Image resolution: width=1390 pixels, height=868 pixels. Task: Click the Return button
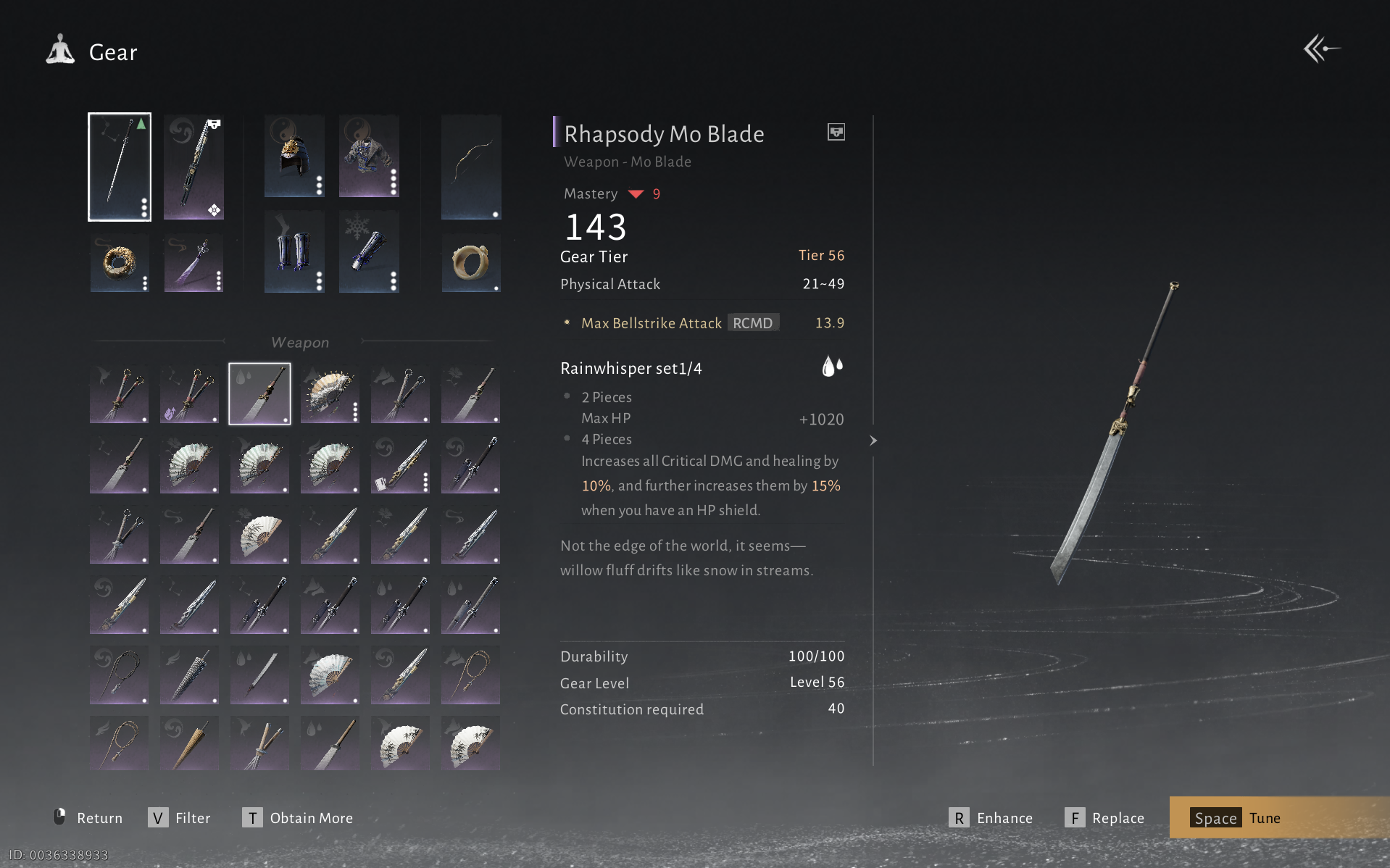pyautogui.click(x=88, y=818)
